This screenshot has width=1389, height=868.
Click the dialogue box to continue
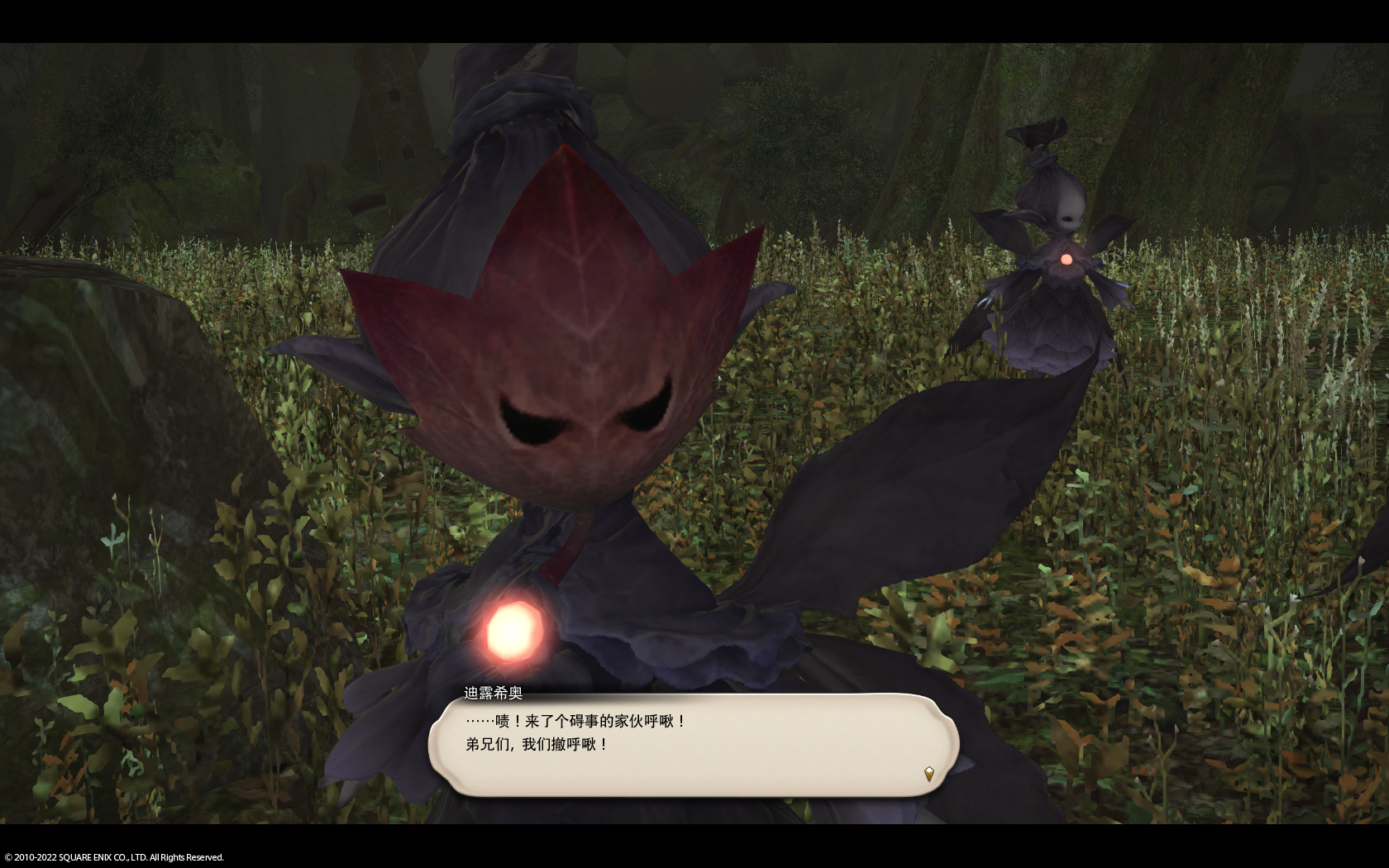tap(693, 745)
